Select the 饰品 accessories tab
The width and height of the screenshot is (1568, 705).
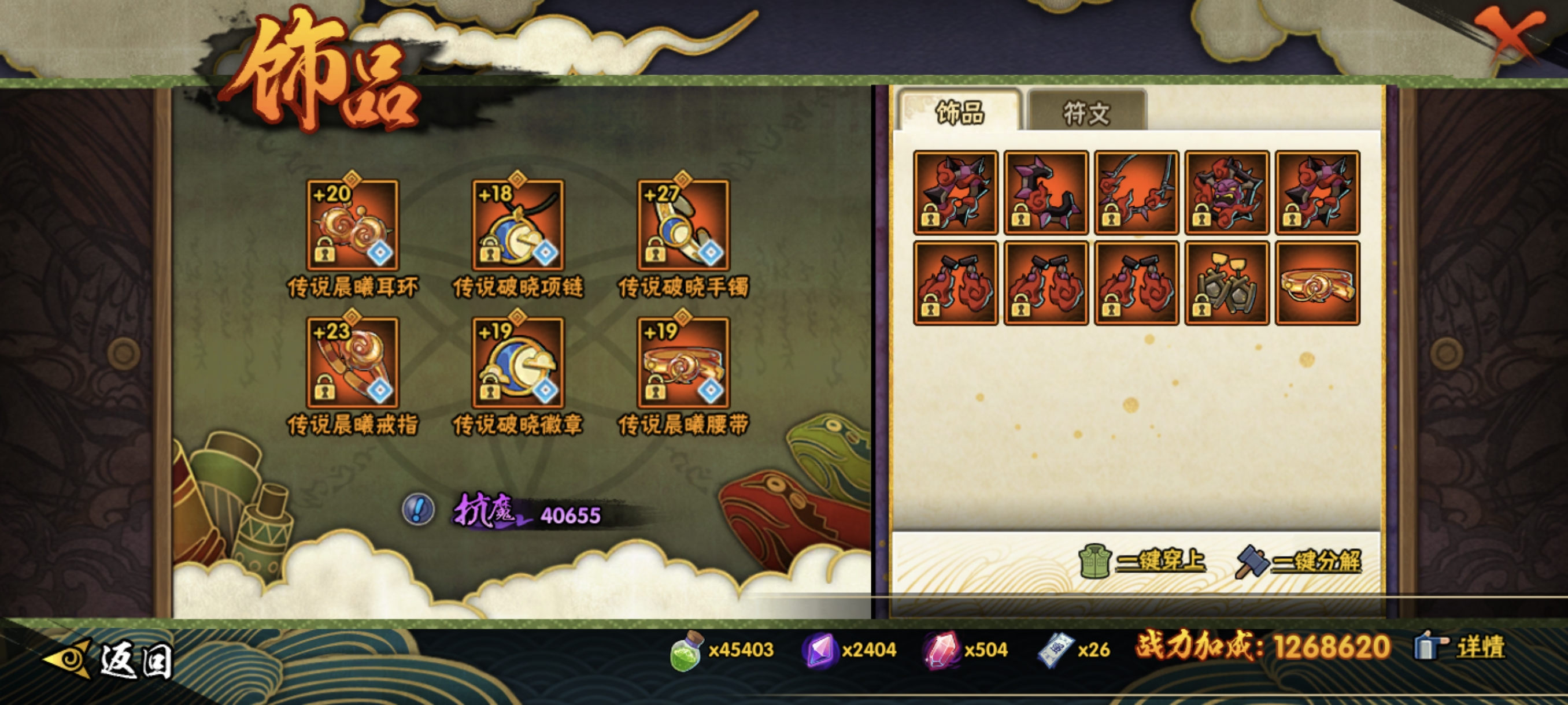click(959, 112)
